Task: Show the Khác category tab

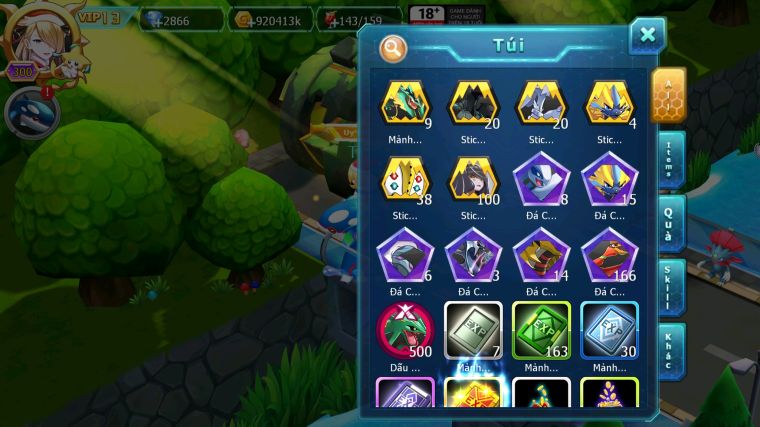Action: [x=671, y=350]
